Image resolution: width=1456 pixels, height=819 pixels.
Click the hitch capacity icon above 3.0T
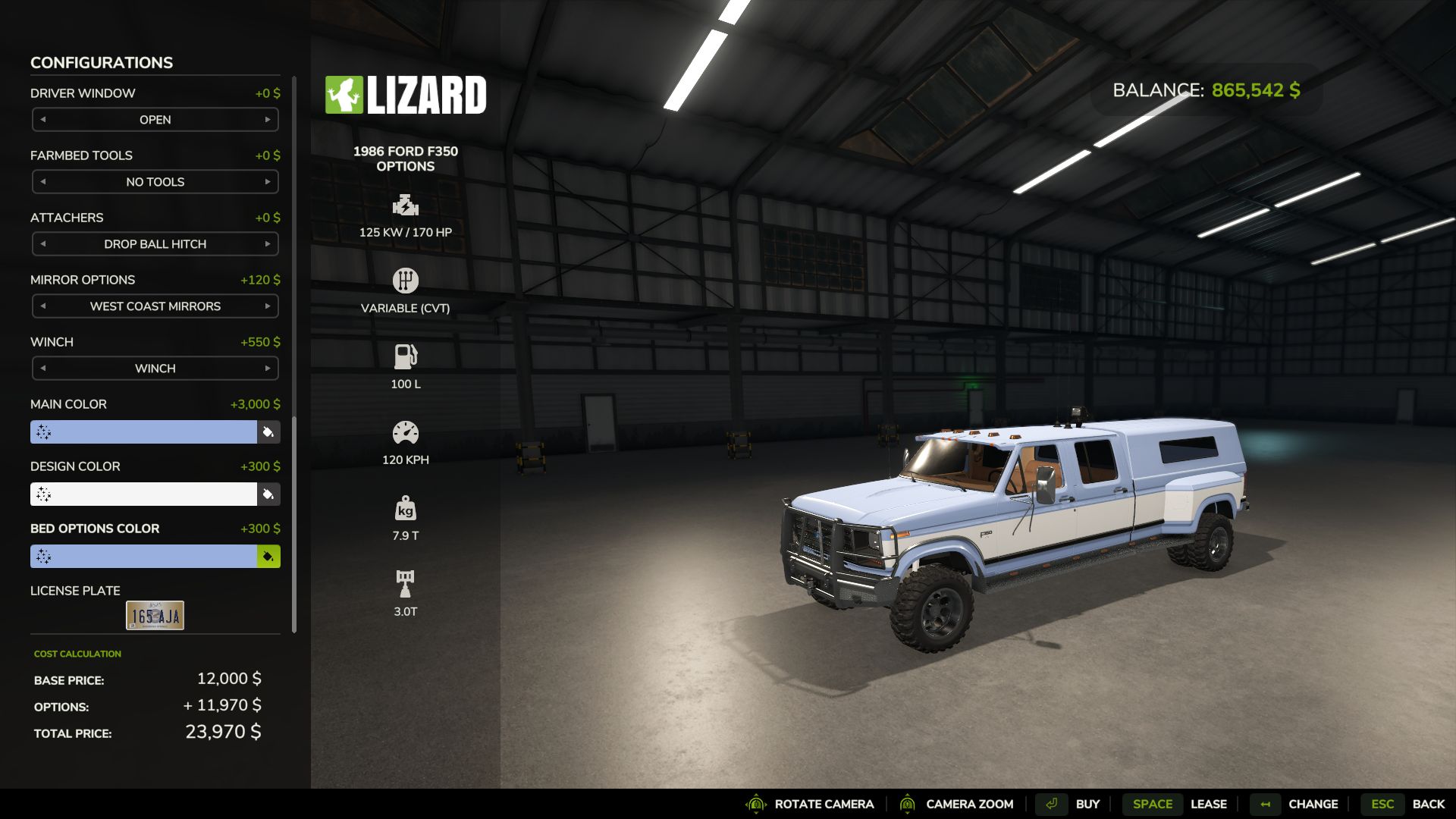point(406,582)
